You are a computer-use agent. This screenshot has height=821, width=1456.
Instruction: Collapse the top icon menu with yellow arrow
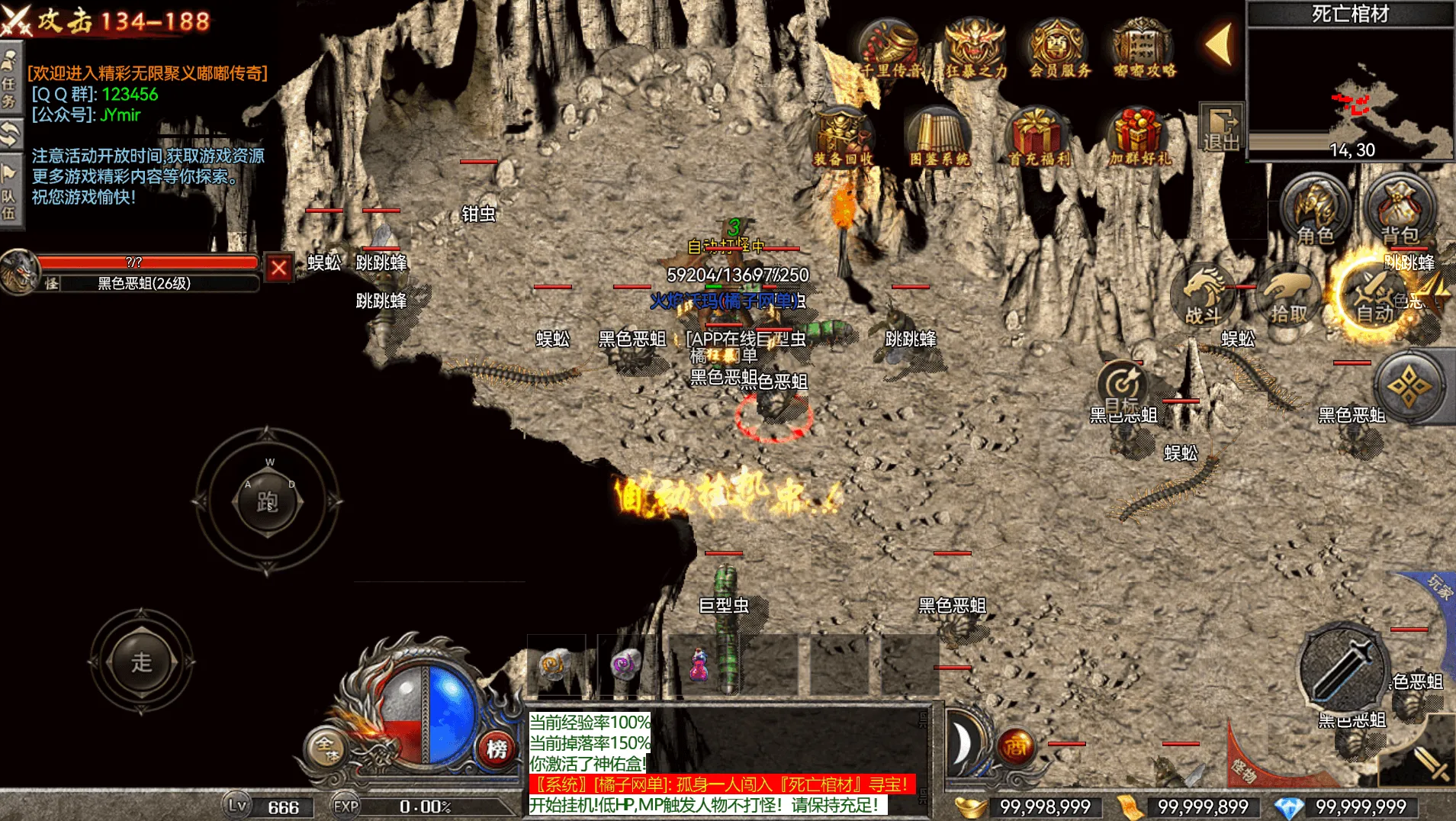click(1219, 44)
